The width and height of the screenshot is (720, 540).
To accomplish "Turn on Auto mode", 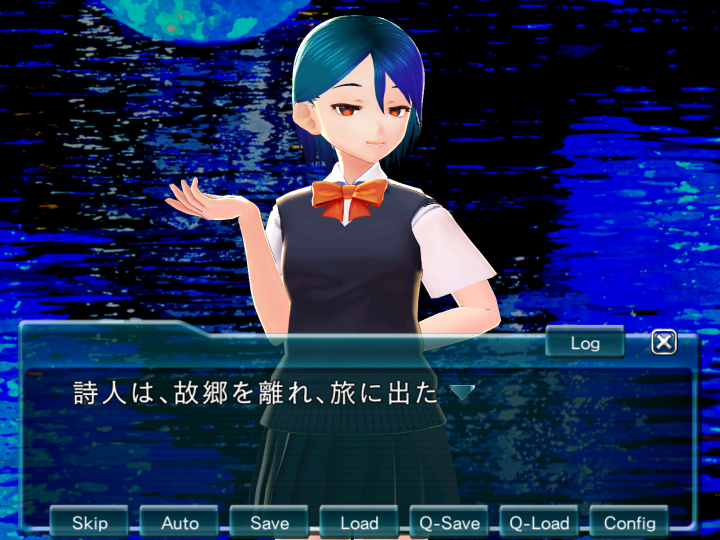I will click(180, 522).
